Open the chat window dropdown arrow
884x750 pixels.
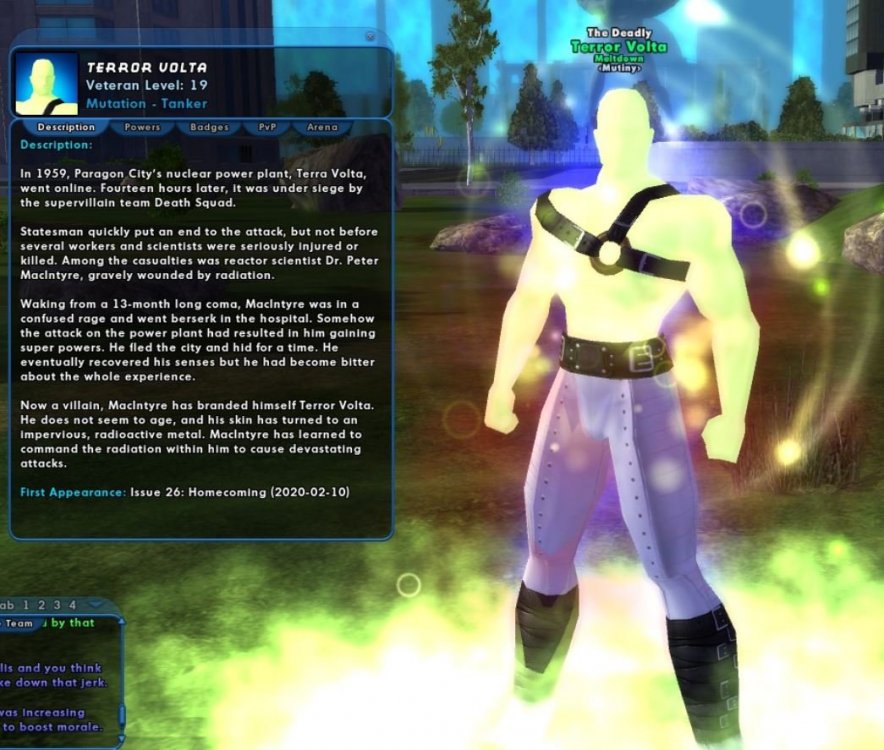coord(96,605)
